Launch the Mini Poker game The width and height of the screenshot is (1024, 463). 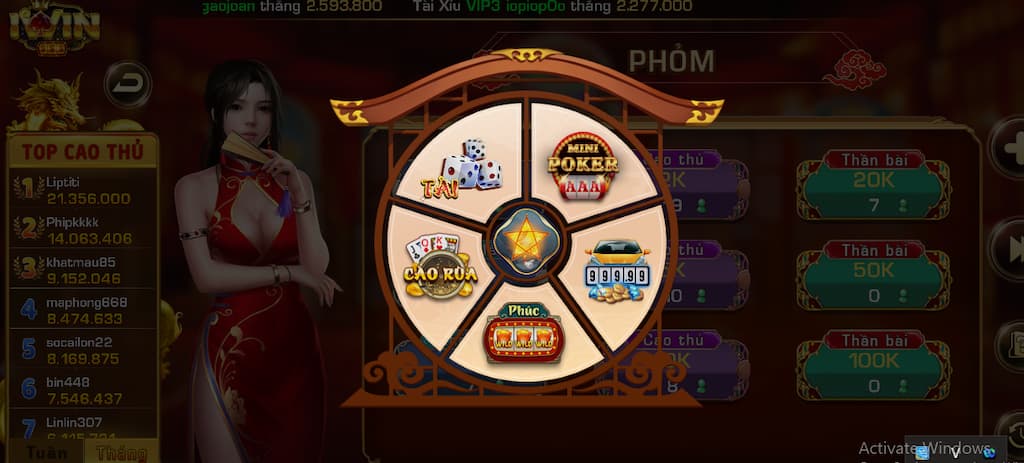(x=583, y=163)
